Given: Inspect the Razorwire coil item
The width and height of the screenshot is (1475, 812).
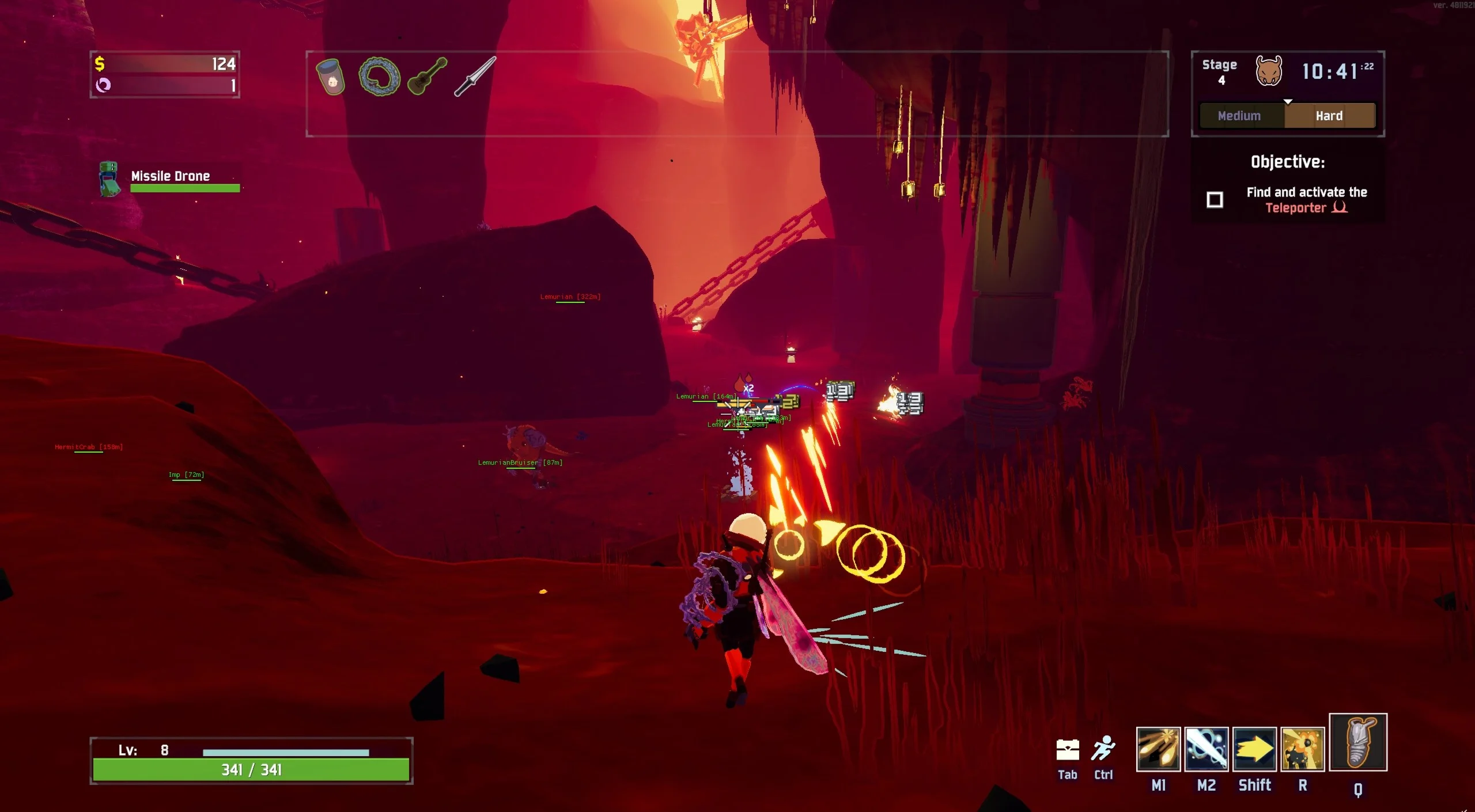Looking at the screenshot, I should pyautogui.click(x=379, y=76).
